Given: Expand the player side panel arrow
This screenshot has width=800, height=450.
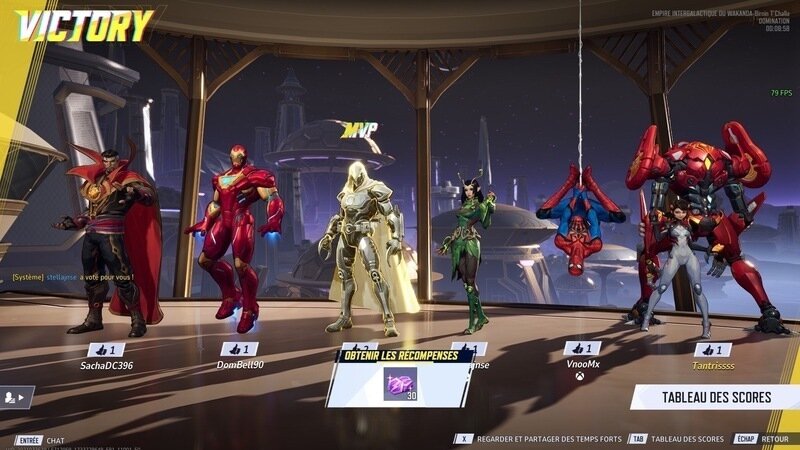Looking at the screenshot, I should click(x=17, y=397).
